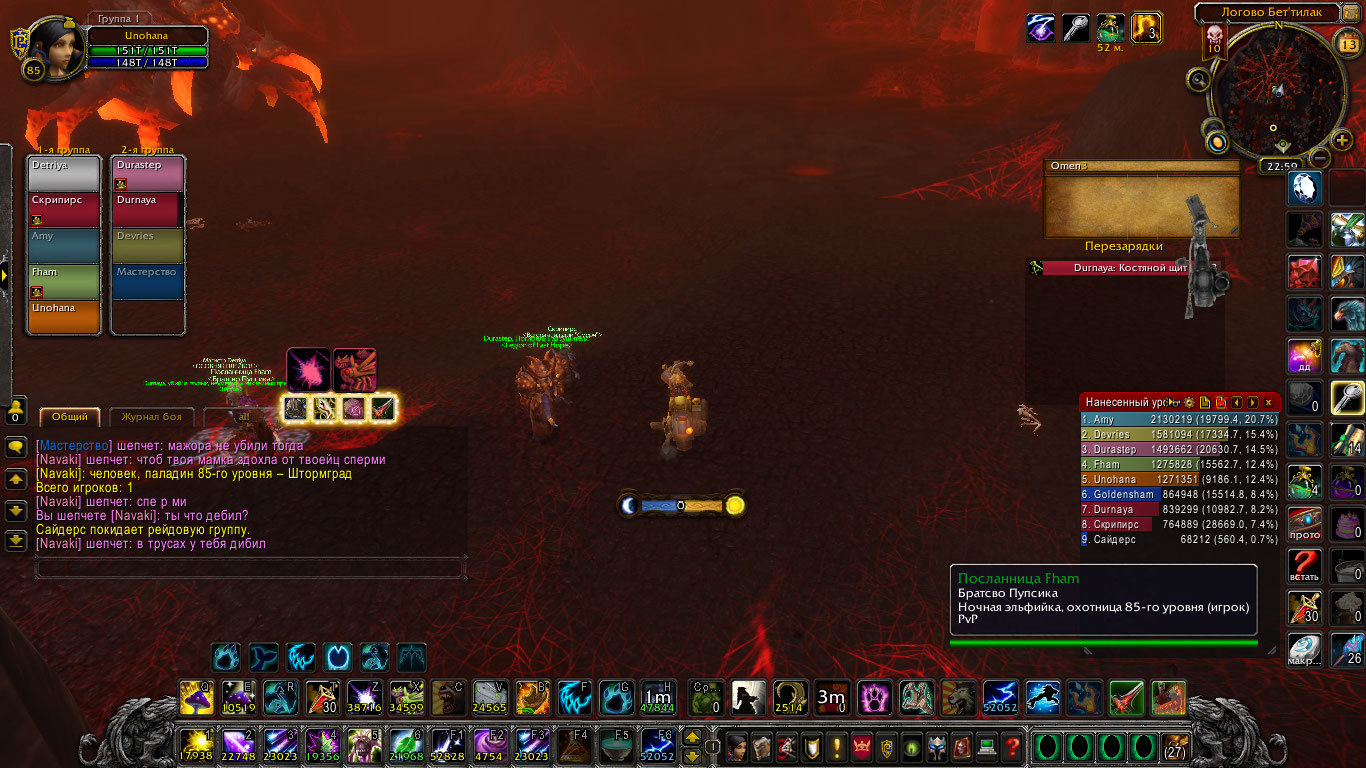The image size is (1366, 768).
Task: Open the backpack showing 27 free slots
Action: coord(1176,746)
